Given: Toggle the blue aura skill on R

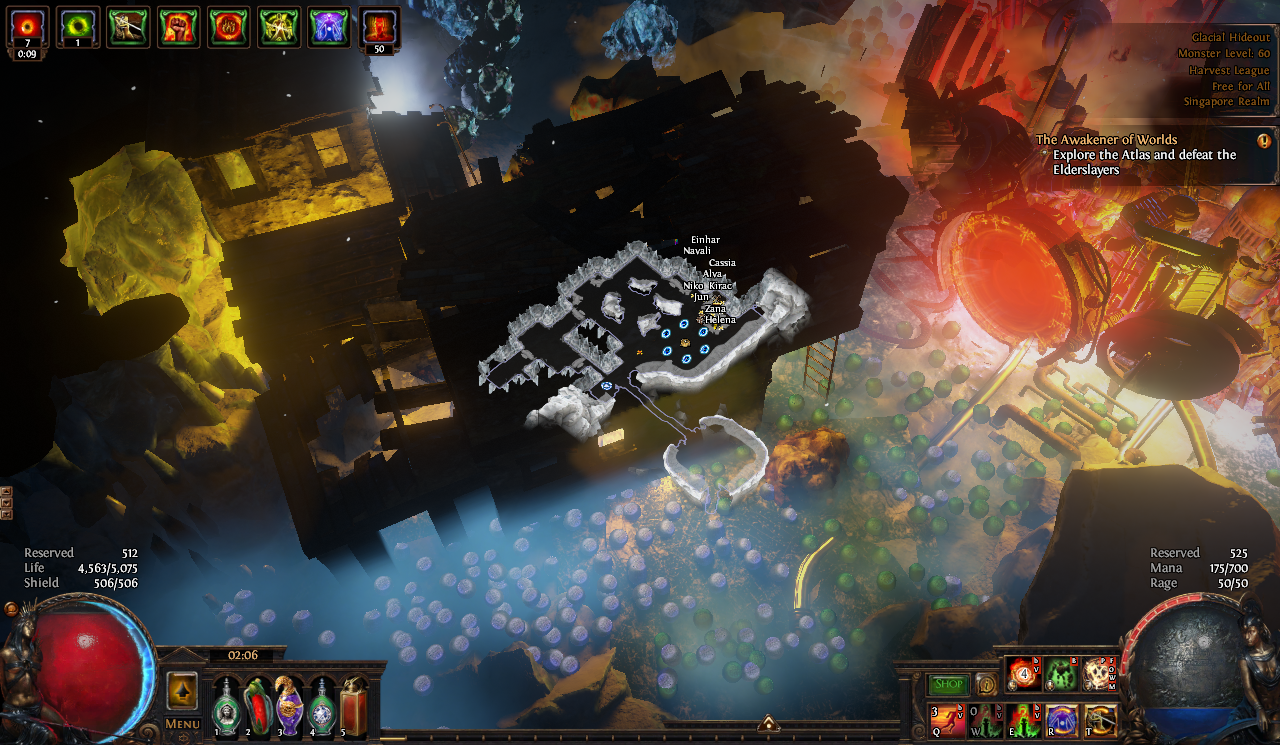Looking at the screenshot, I should (x=1062, y=720).
